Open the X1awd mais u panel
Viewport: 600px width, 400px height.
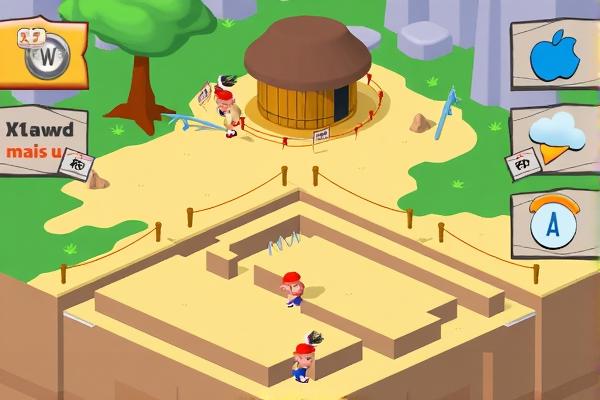[42, 142]
